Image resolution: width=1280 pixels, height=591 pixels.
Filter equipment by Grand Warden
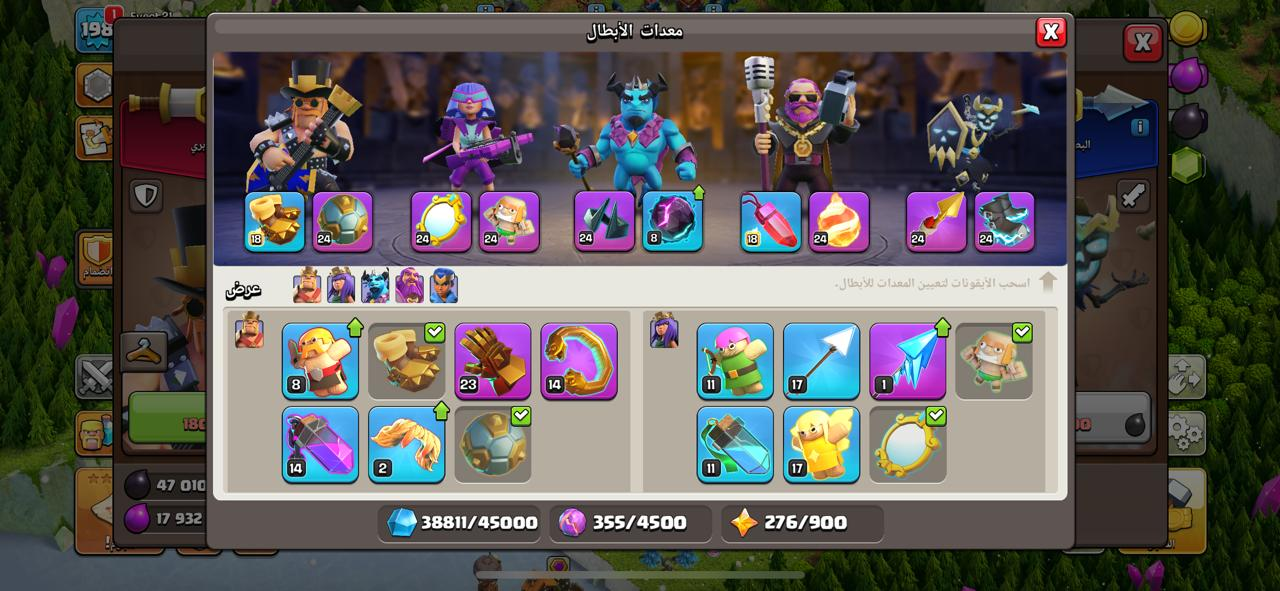[409, 286]
